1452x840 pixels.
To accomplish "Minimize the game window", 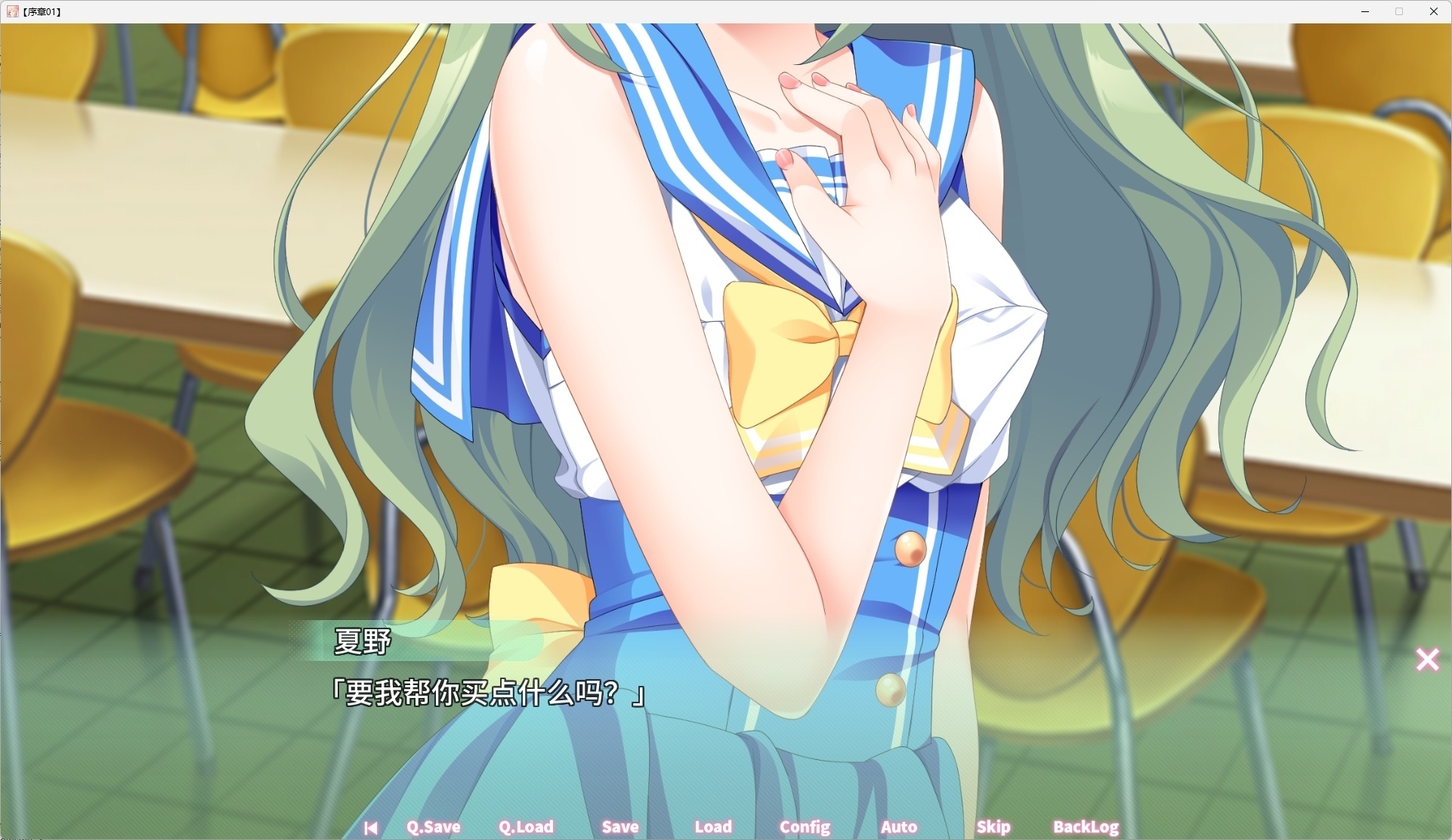I will tap(1365, 11).
